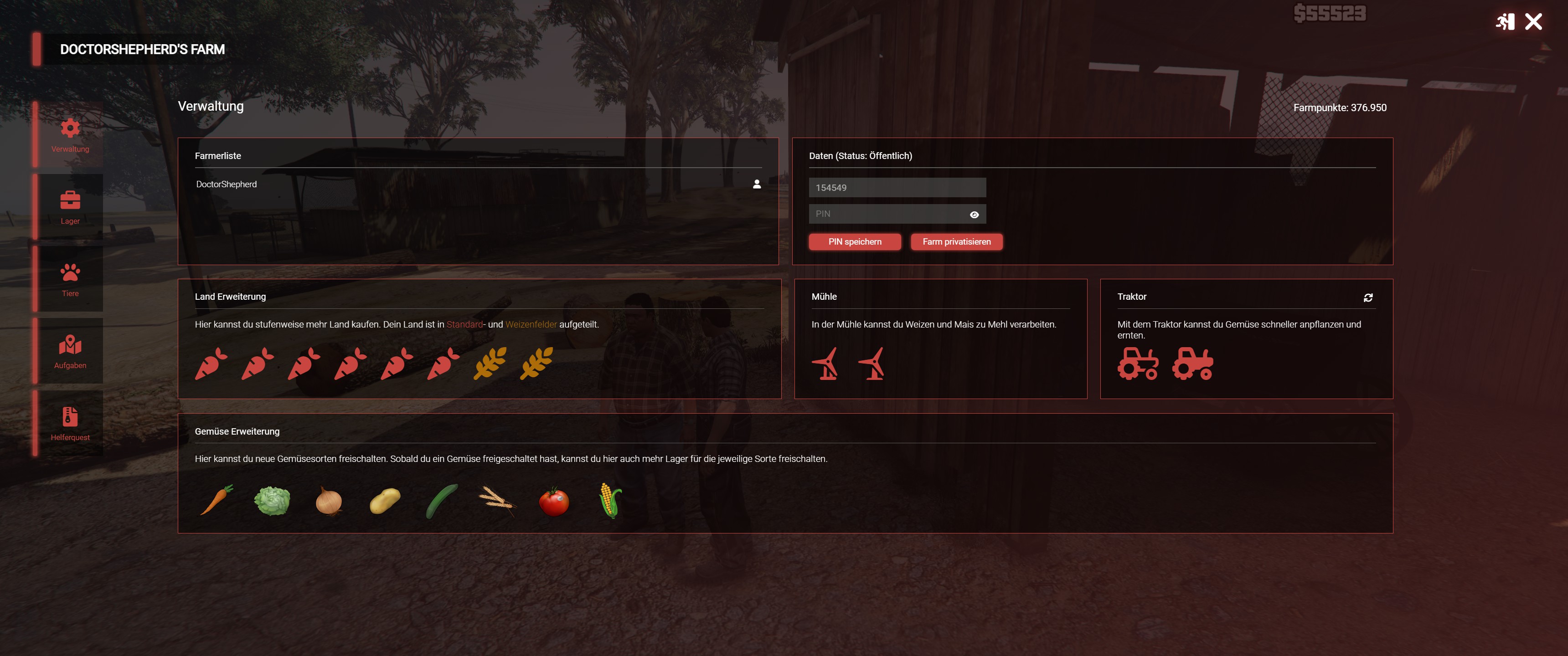Refresh the Traktor panel

pos(1368,297)
